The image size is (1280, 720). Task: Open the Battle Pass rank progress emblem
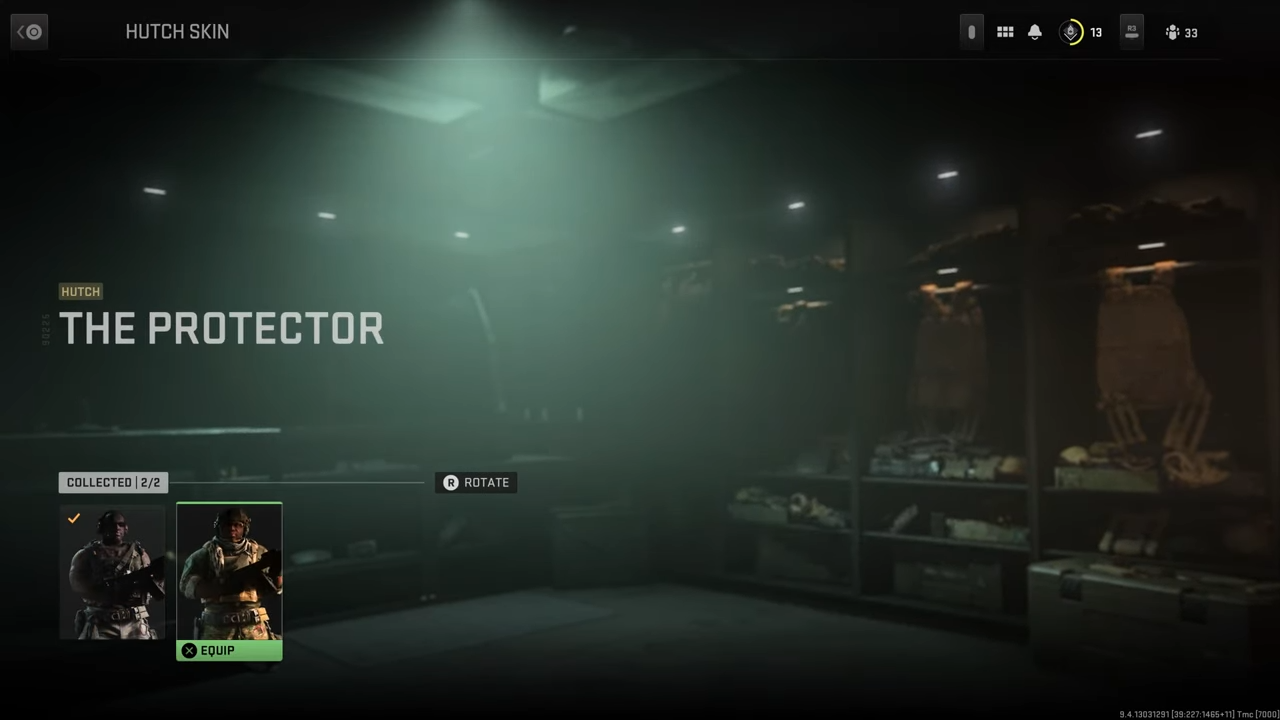[1070, 32]
